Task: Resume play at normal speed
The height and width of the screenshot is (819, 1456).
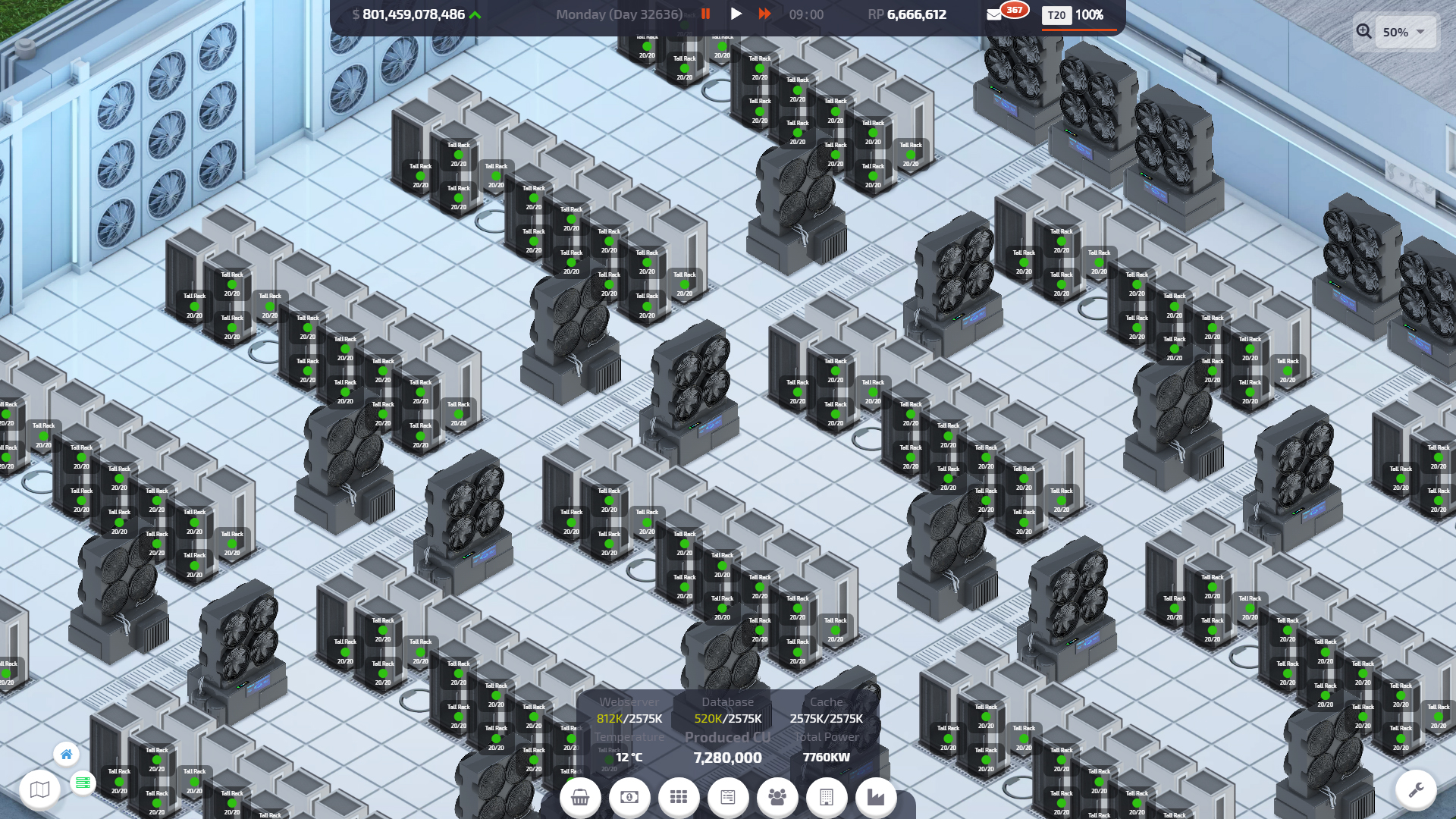Action: [x=736, y=14]
